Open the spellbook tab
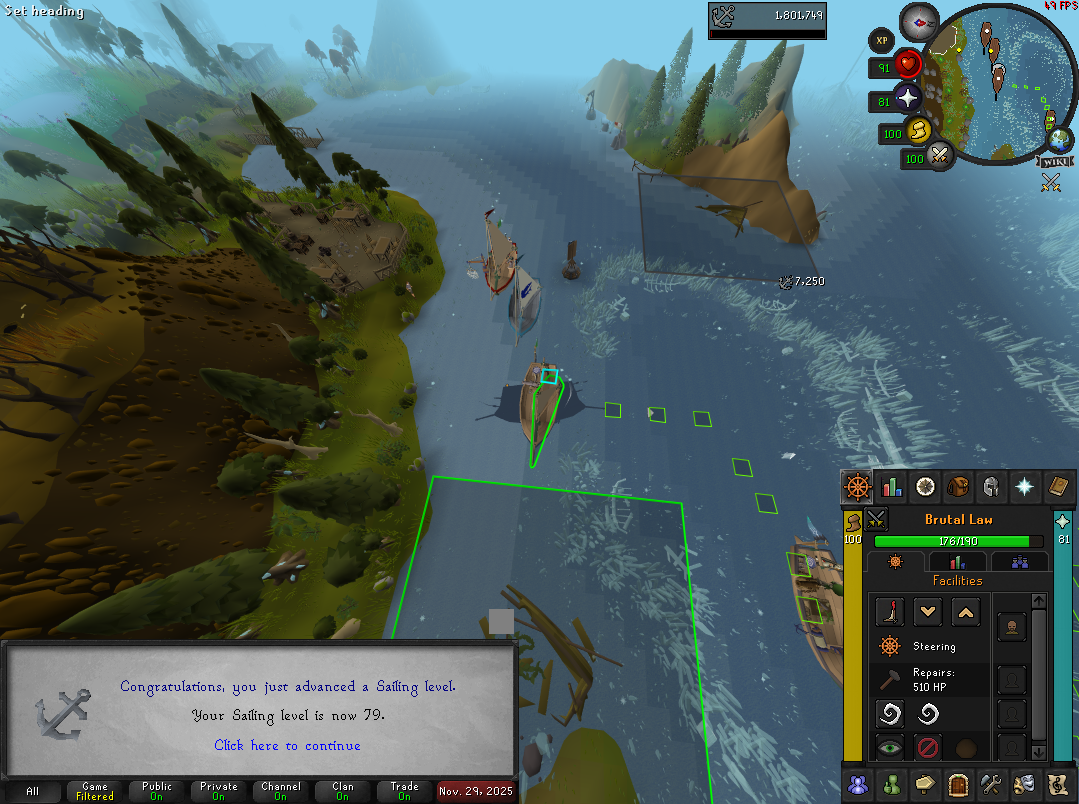The width and height of the screenshot is (1079, 804). (1057, 487)
